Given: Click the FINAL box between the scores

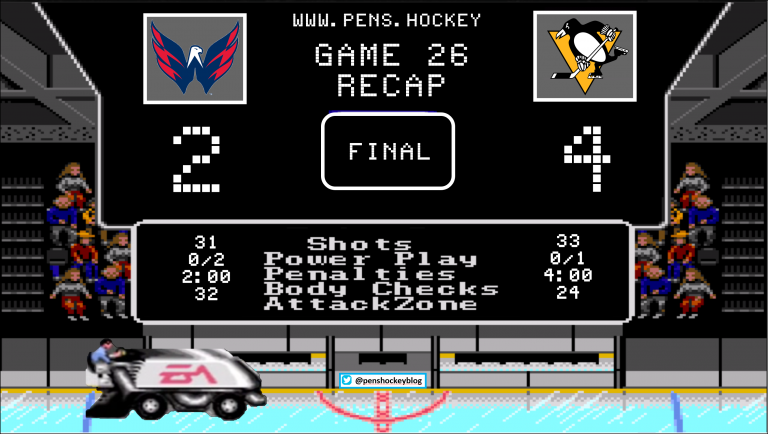Looking at the screenshot, I should point(388,151).
